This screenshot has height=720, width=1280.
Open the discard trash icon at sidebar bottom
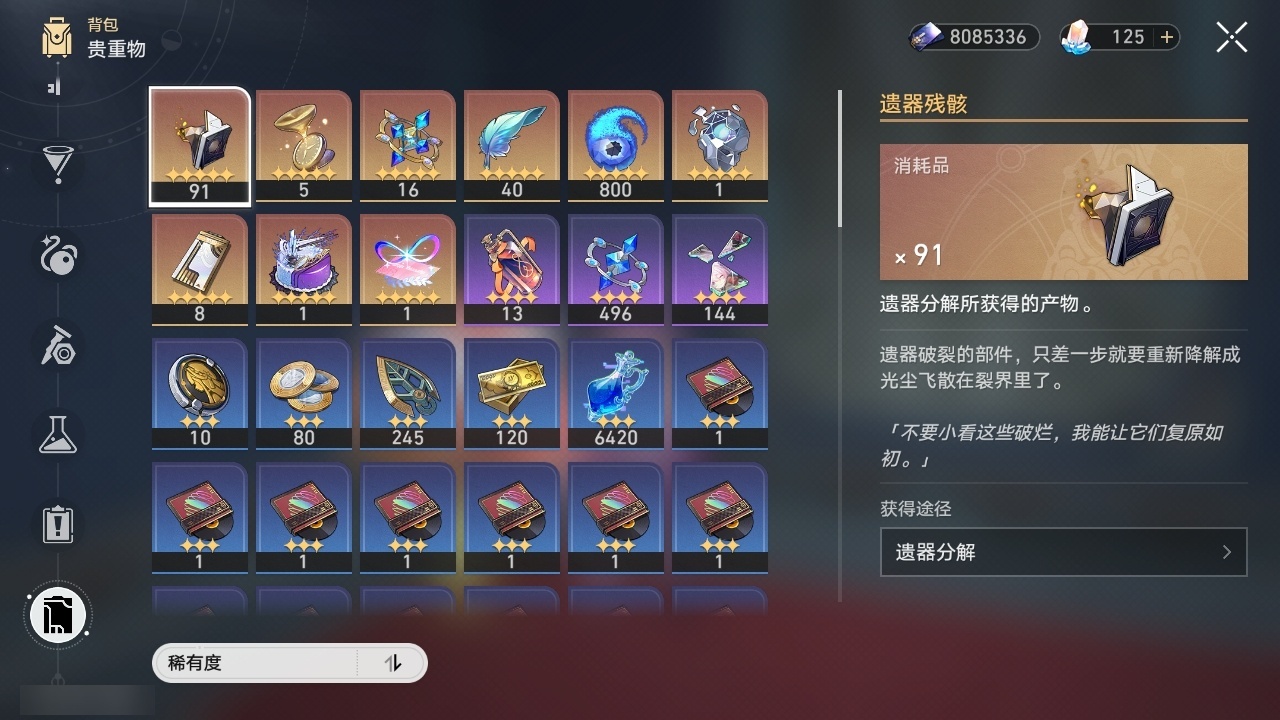pyautogui.click(x=57, y=615)
